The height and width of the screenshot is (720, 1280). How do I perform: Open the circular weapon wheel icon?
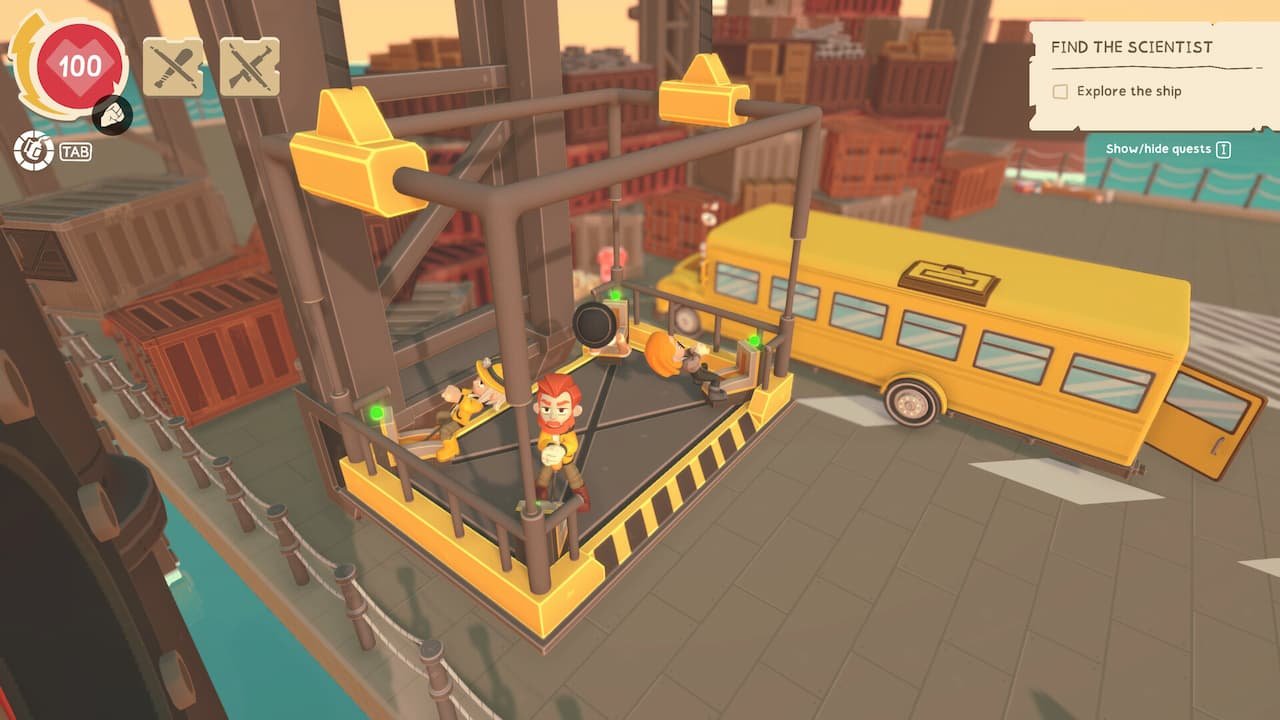pos(33,151)
